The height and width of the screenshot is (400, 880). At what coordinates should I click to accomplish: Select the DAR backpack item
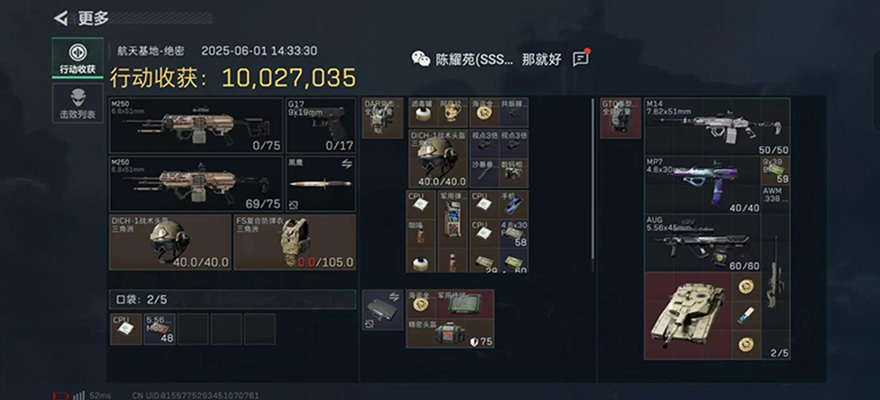pyautogui.click(x=382, y=118)
